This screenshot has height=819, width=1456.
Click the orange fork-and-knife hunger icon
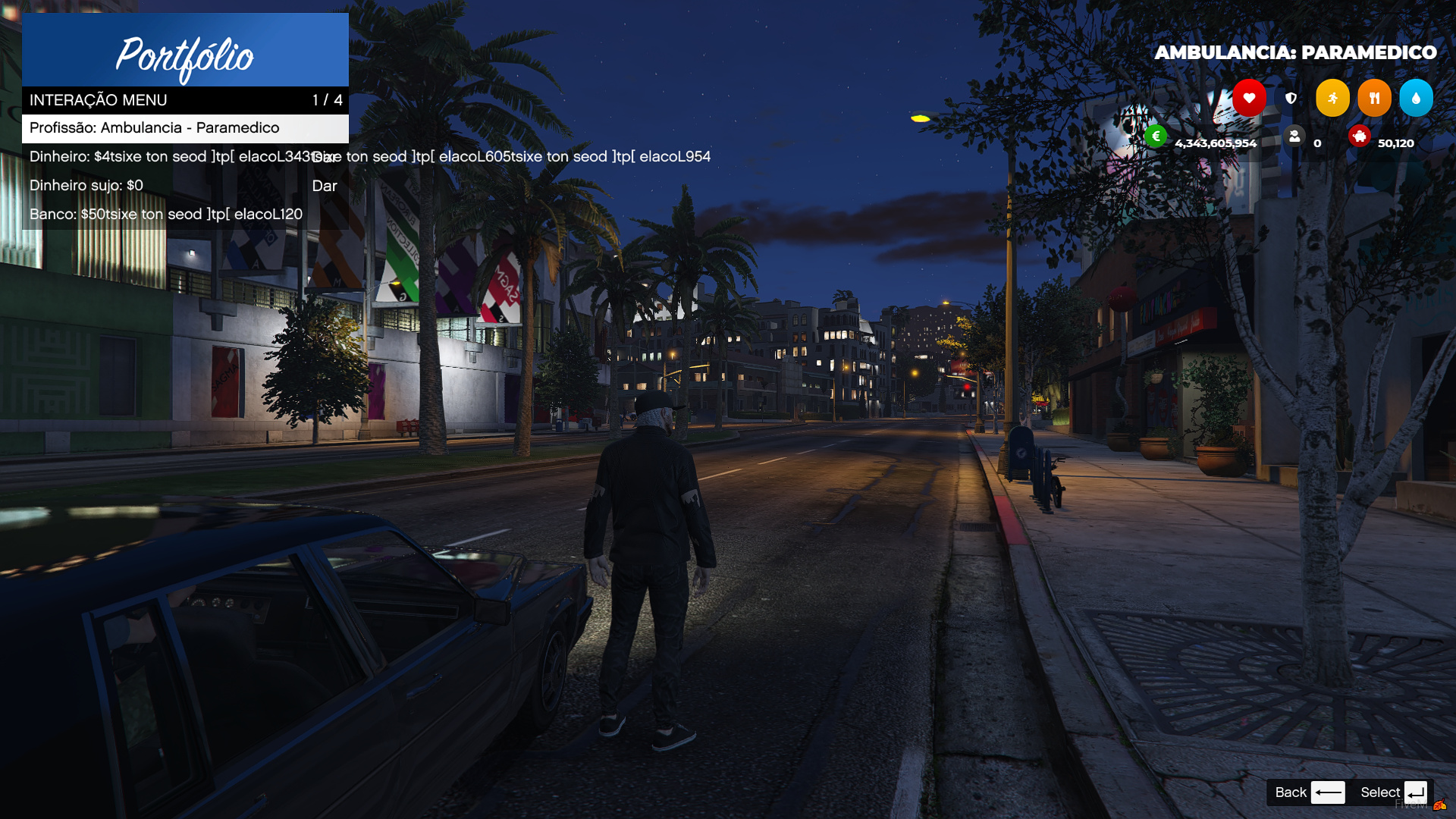point(1374,98)
